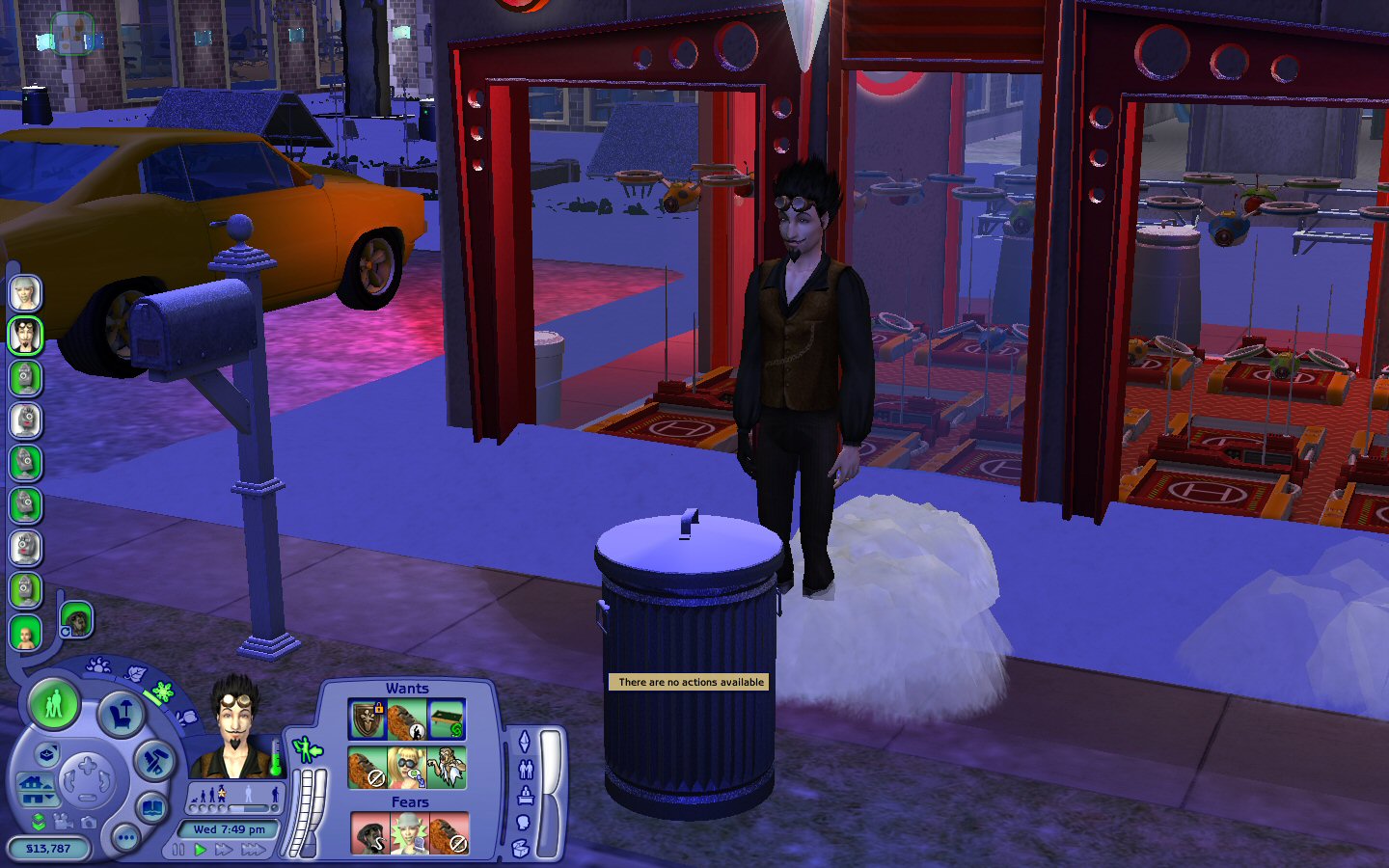Select the dog pet portrait
This screenshot has width=1389, height=868.
[75, 620]
